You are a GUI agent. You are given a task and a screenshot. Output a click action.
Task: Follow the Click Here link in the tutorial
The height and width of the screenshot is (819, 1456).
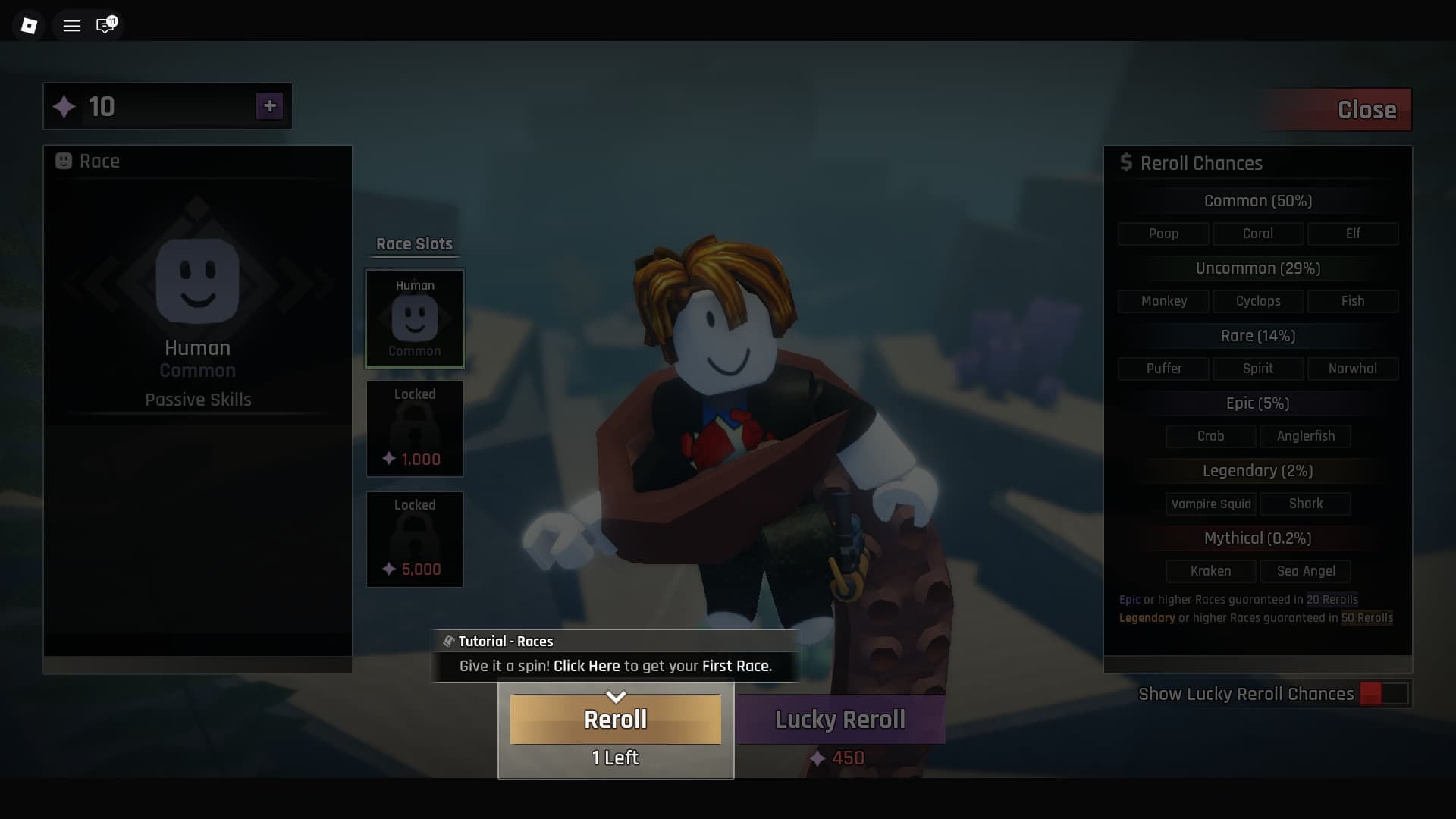click(x=586, y=666)
